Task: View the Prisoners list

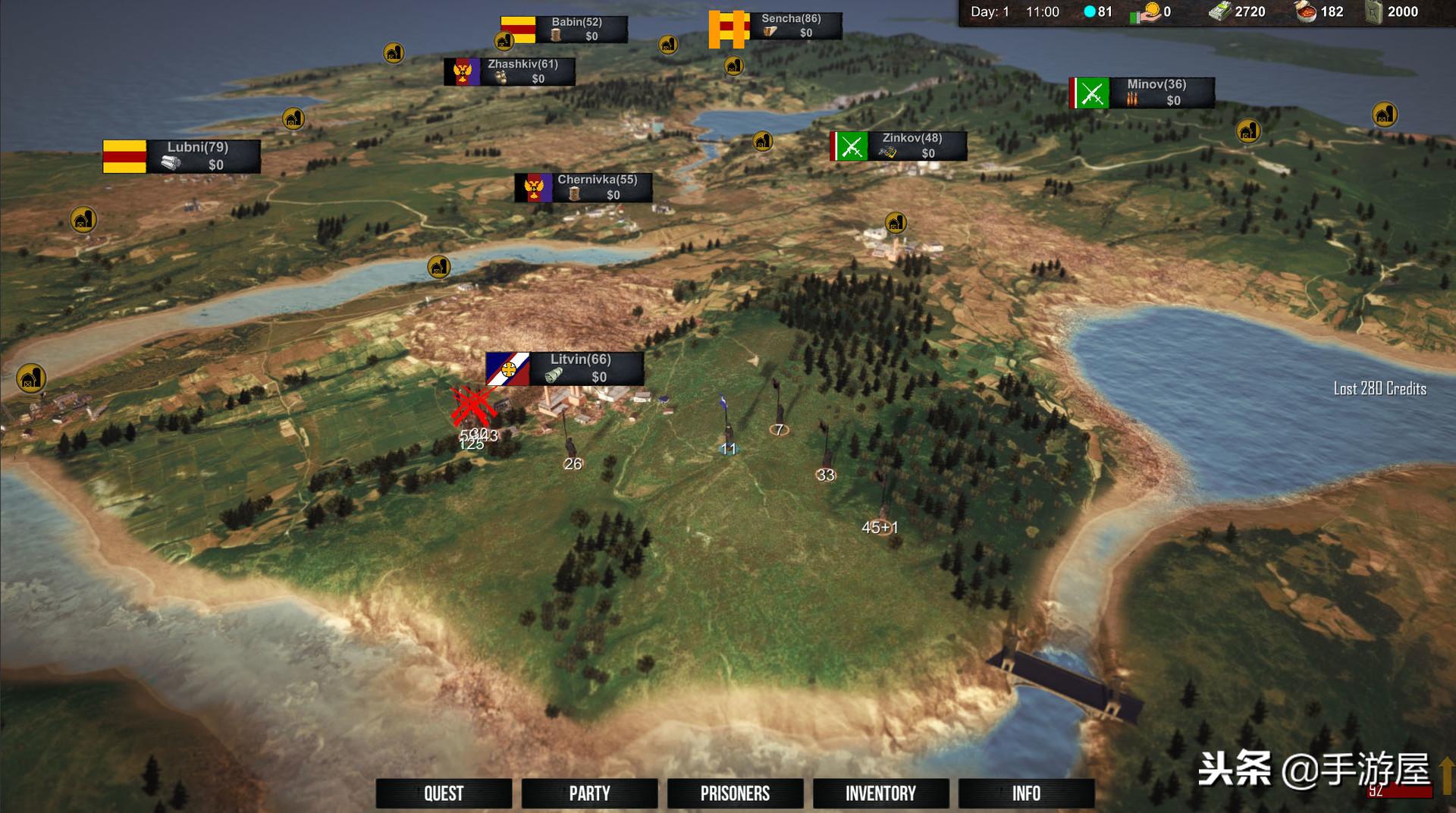Action: tap(735, 793)
